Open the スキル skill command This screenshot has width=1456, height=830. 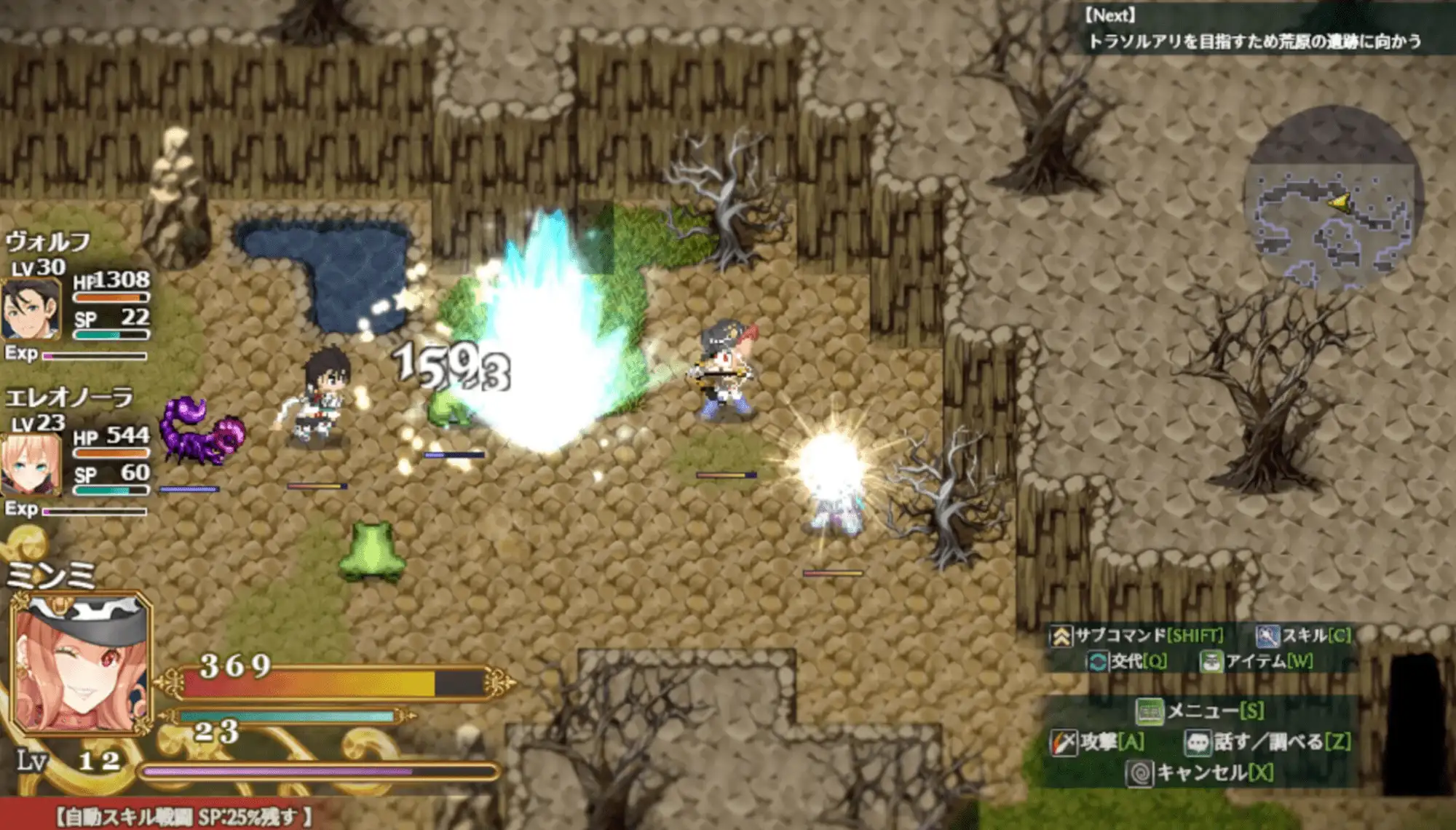pos(1303,636)
